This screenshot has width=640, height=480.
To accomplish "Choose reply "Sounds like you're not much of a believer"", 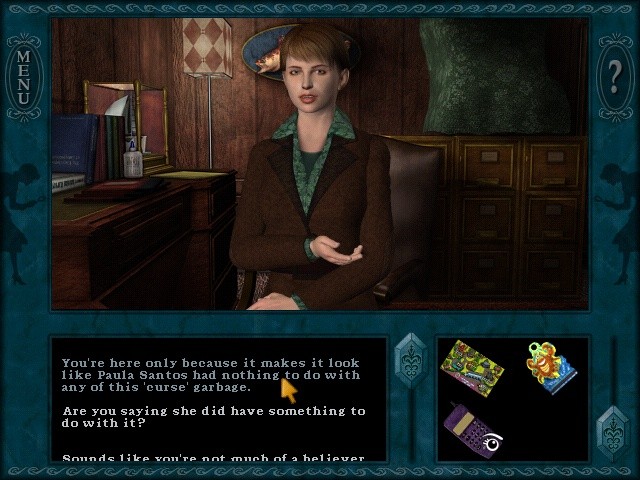I will click(213, 457).
